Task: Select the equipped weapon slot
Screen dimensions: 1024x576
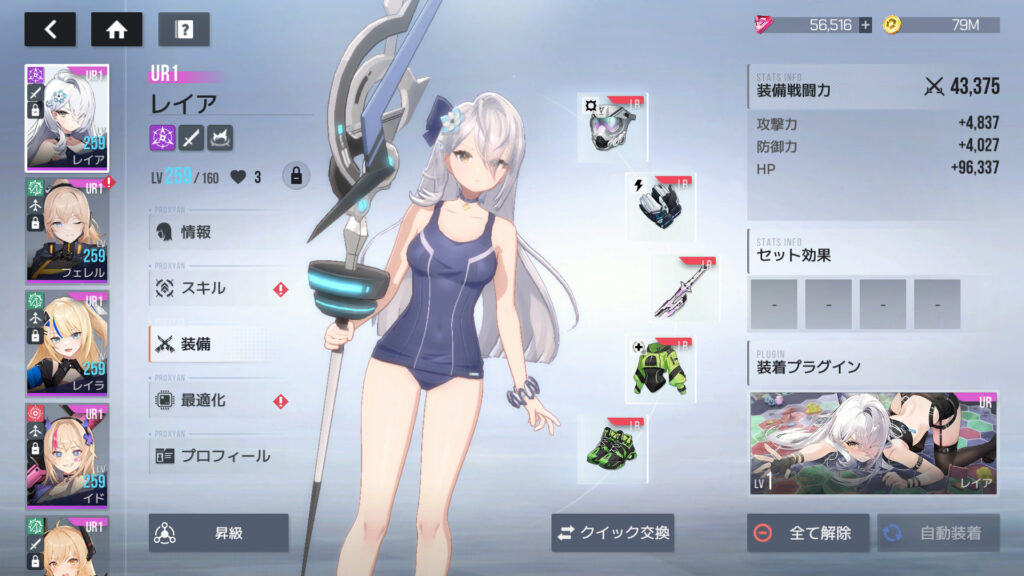Action: (685, 288)
